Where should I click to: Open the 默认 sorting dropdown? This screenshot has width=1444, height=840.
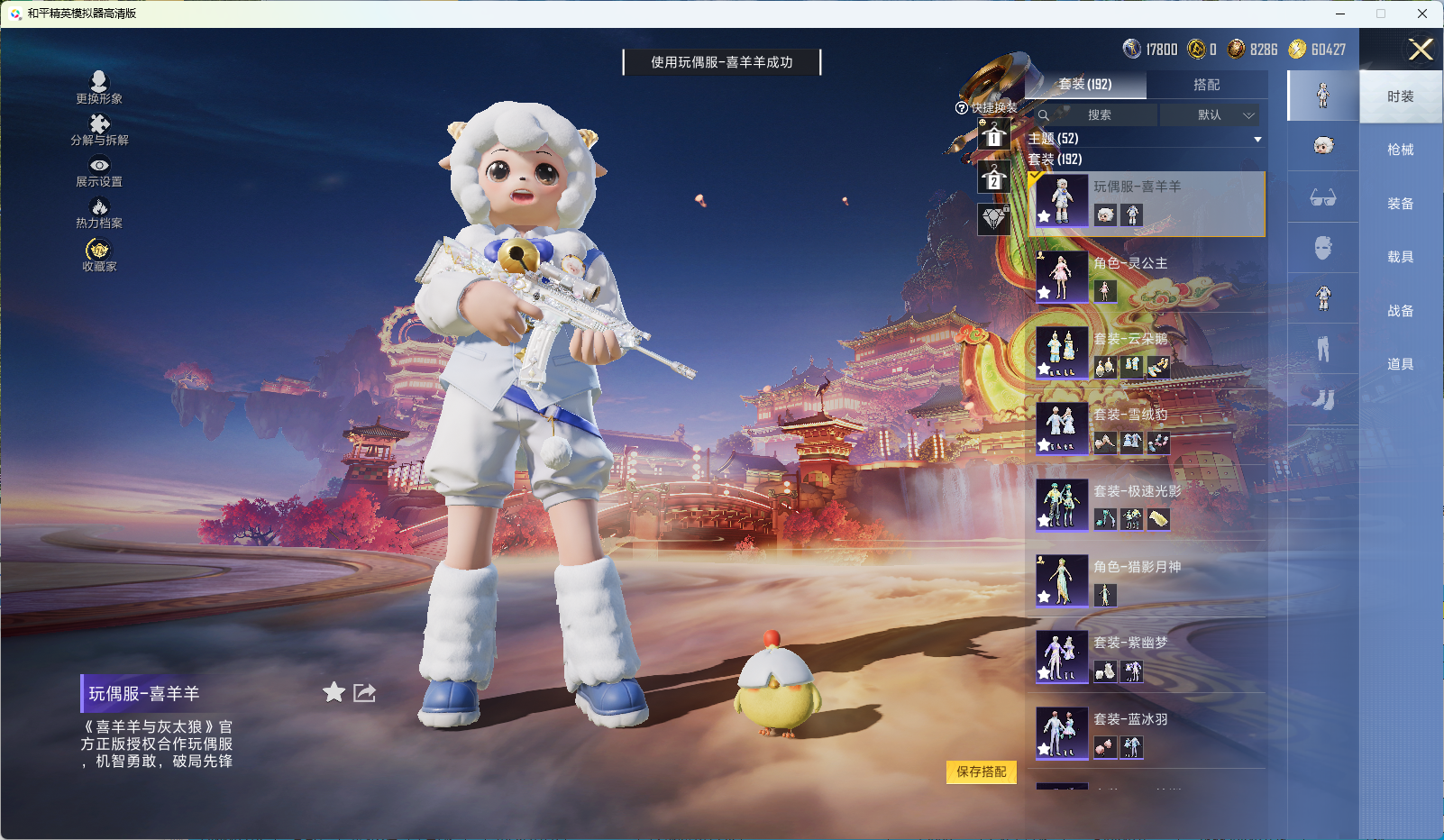click(x=1211, y=115)
